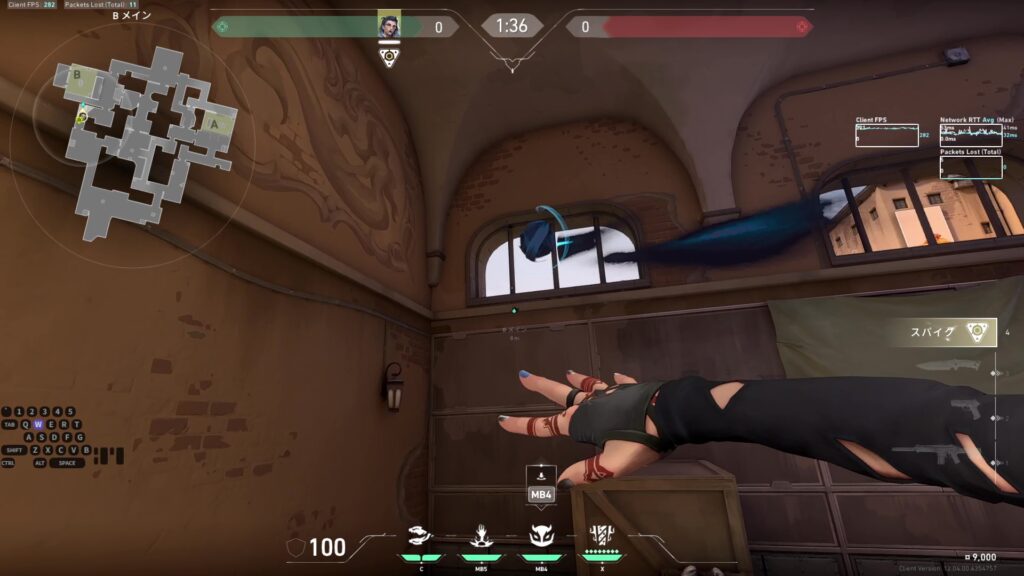Select the rifle primary weapon slot

pyautogui.click(x=935, y=455)
